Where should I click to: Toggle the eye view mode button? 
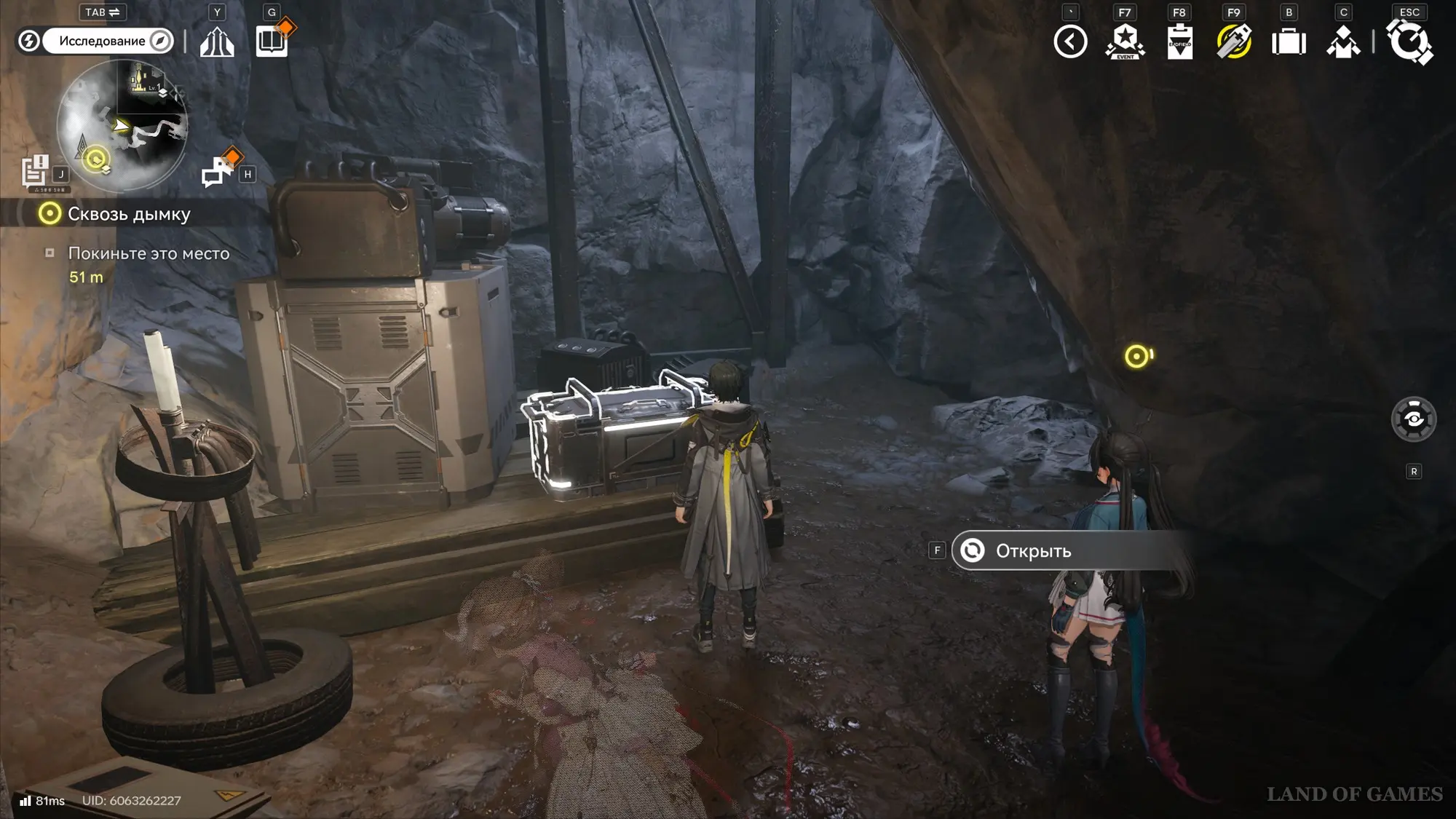point(1414,419)
